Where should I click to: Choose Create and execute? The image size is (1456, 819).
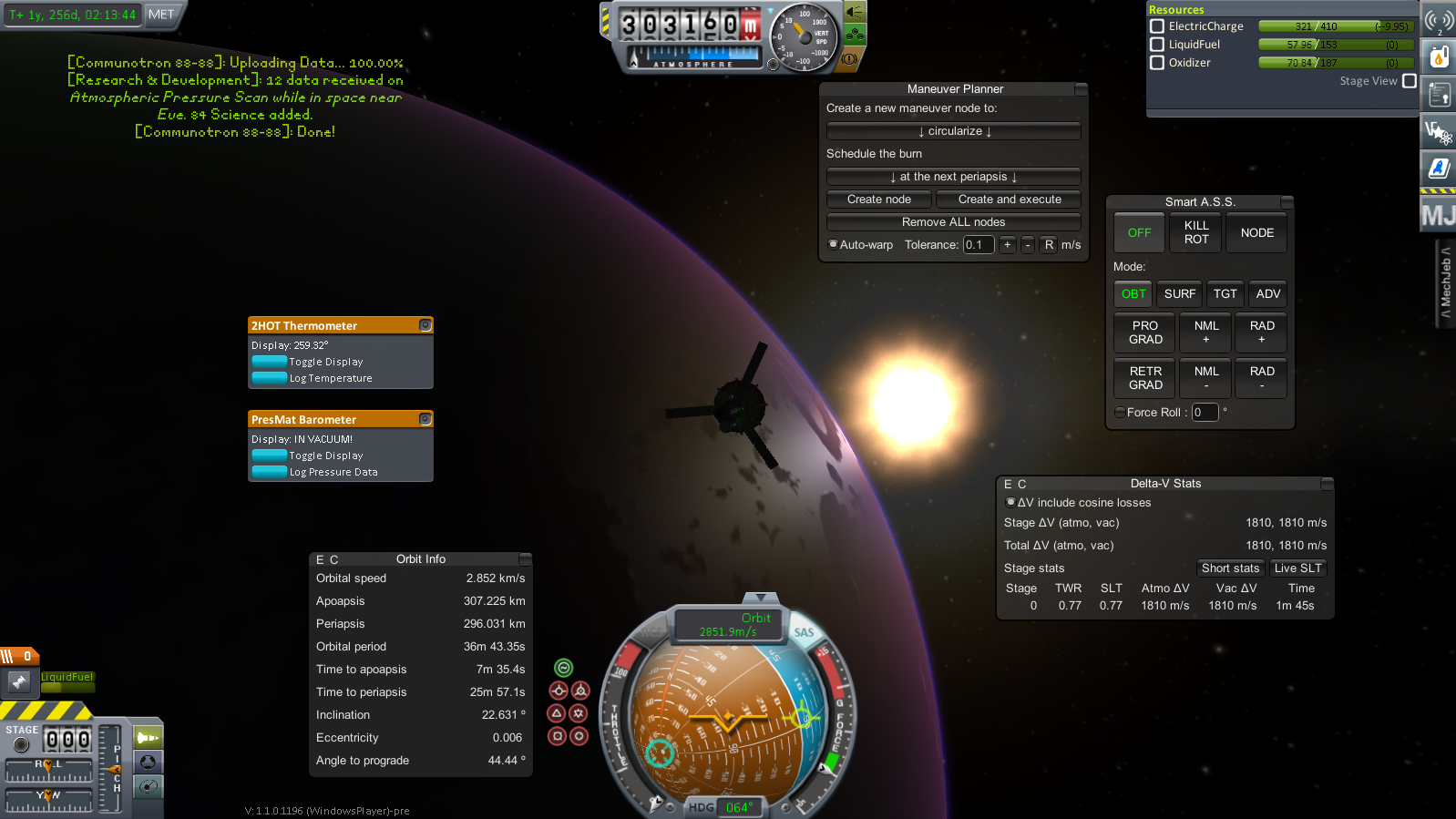(x=1009, y=200)
